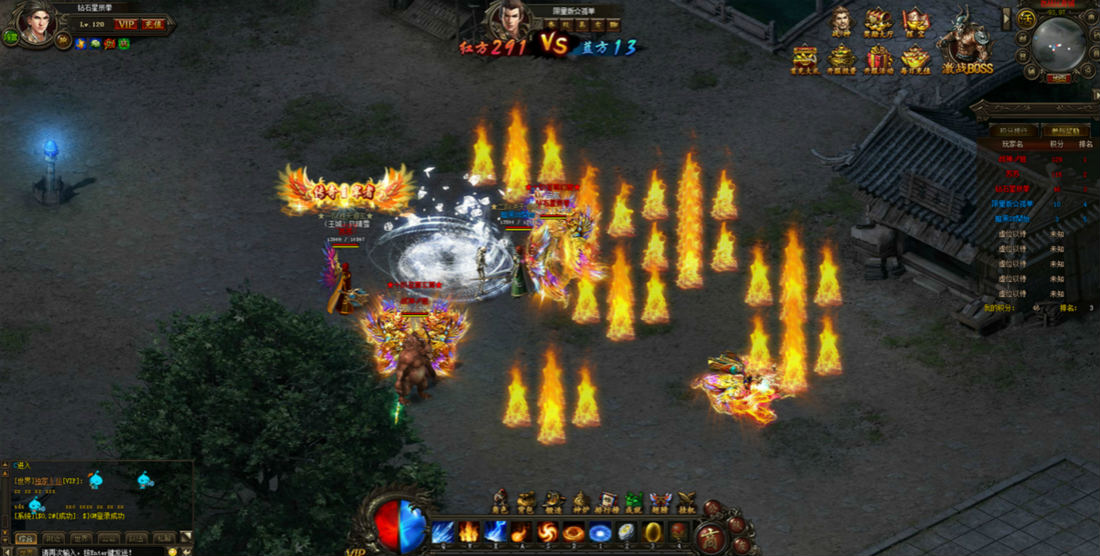Use the golden ring hotbar item
Viewport: 1100px width, 556px height.
point(652,532)
